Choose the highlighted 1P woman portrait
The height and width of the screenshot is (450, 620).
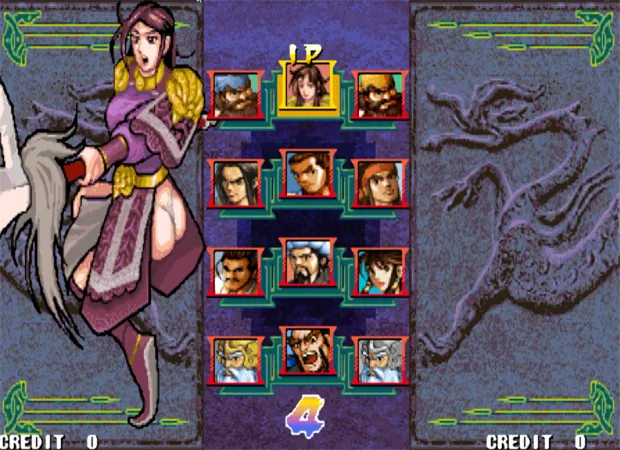pos(308,84)
